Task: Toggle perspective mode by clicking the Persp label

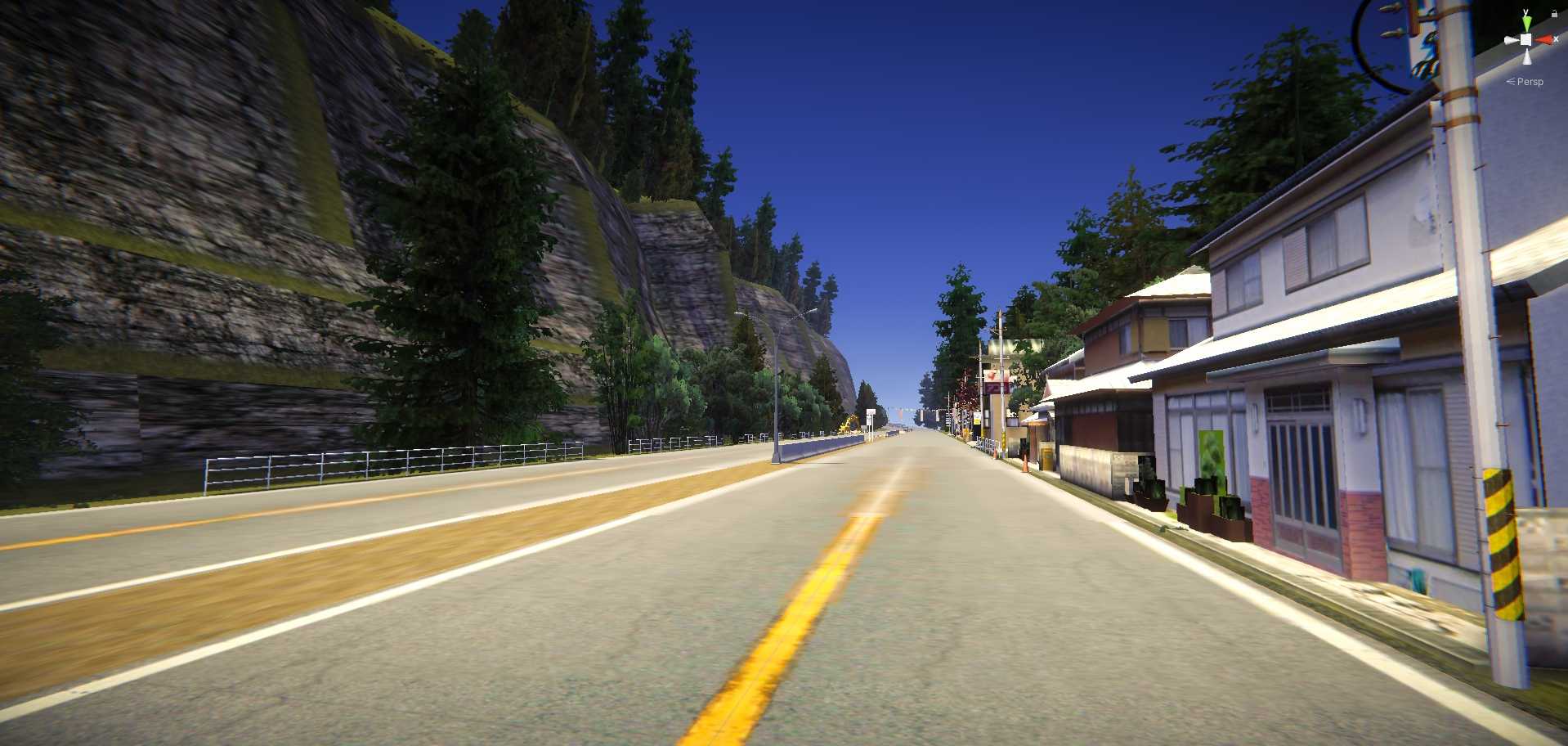Action: (1530, 81)
